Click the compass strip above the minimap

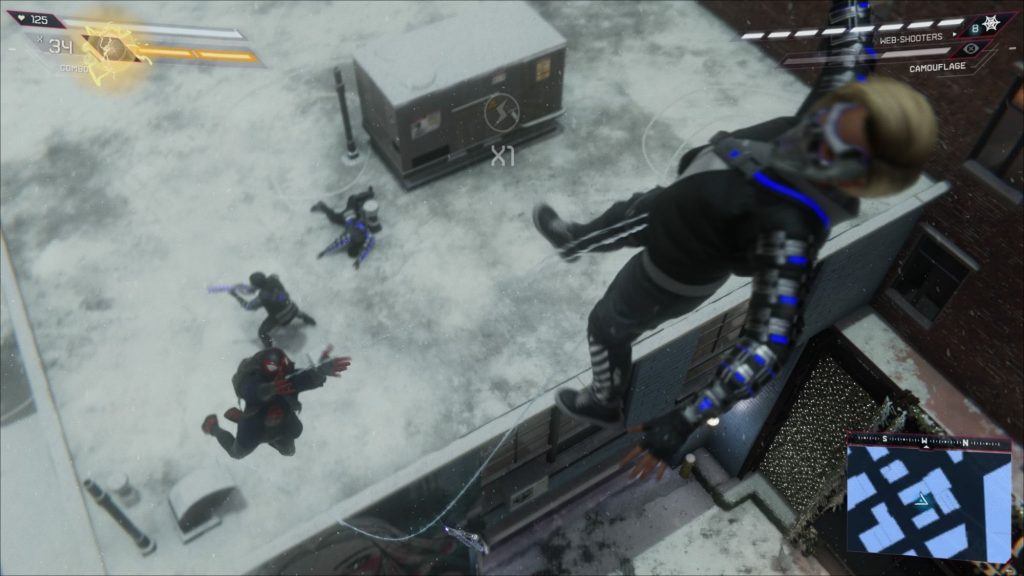[x=928, y=441]
